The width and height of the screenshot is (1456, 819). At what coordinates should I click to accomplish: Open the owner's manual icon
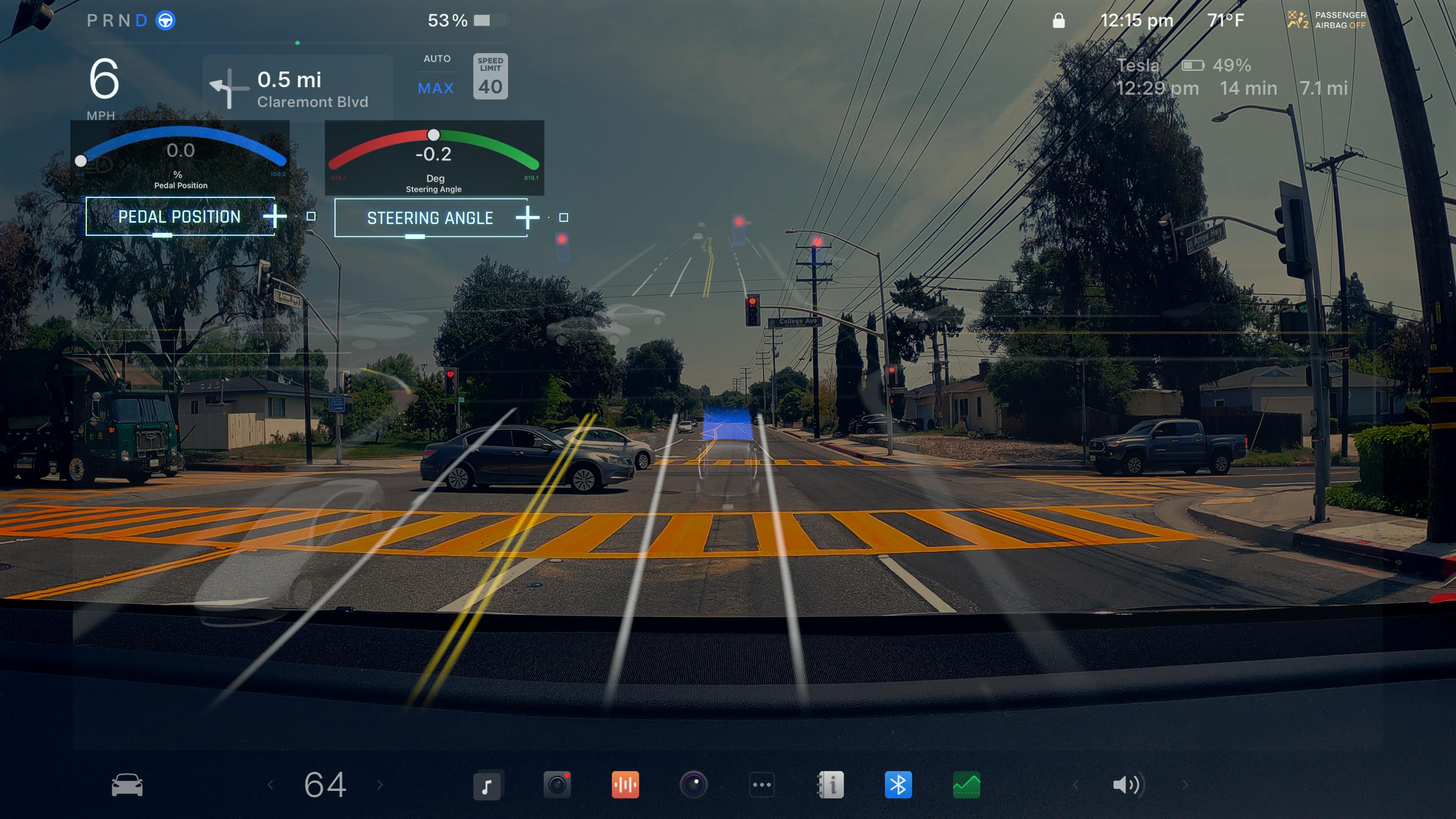tap(830, 784)
